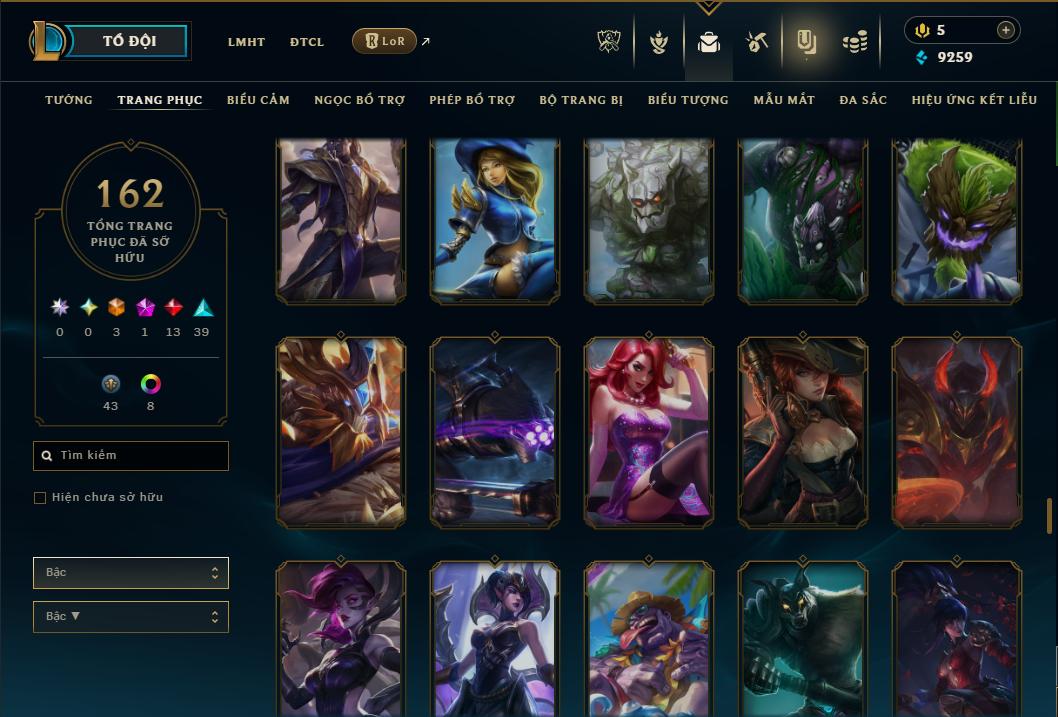Show the BỘ TRANG BỊ item sets tab
Image resolution: width=1058 pixels, height=717 pixels.
(x=581, y=100)
